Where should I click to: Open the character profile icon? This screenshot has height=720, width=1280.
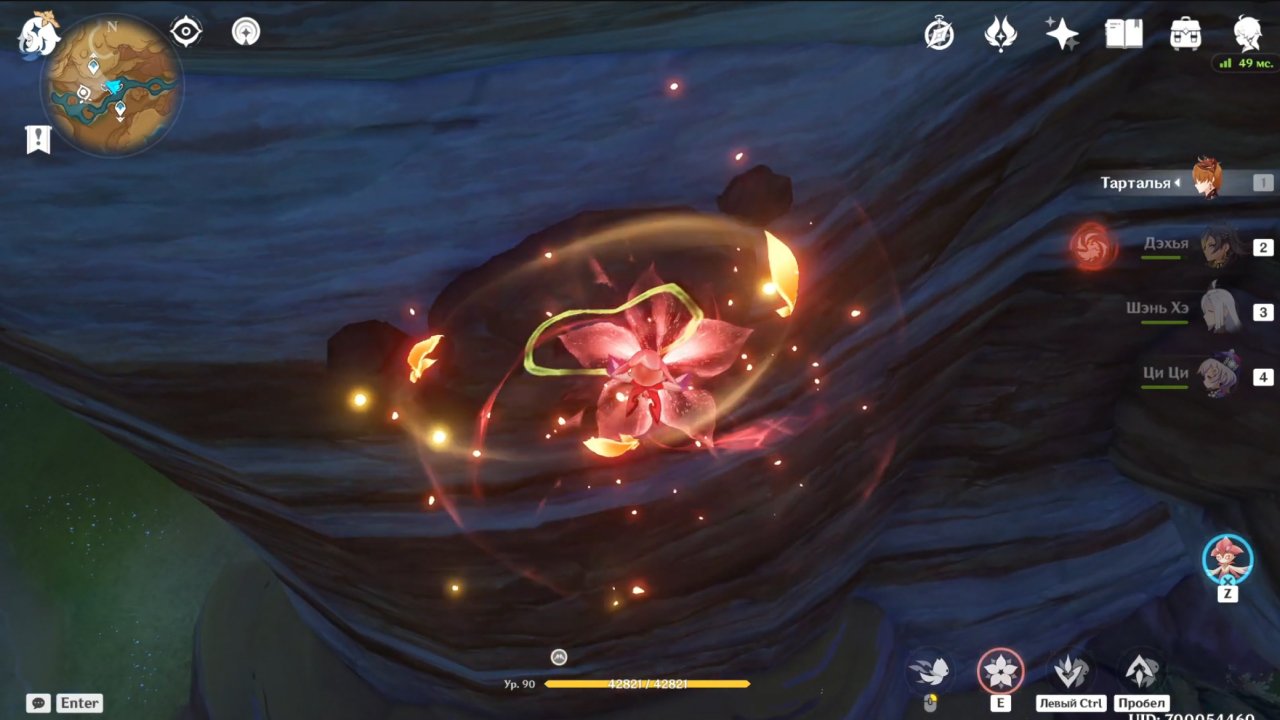click(1247, 34)
